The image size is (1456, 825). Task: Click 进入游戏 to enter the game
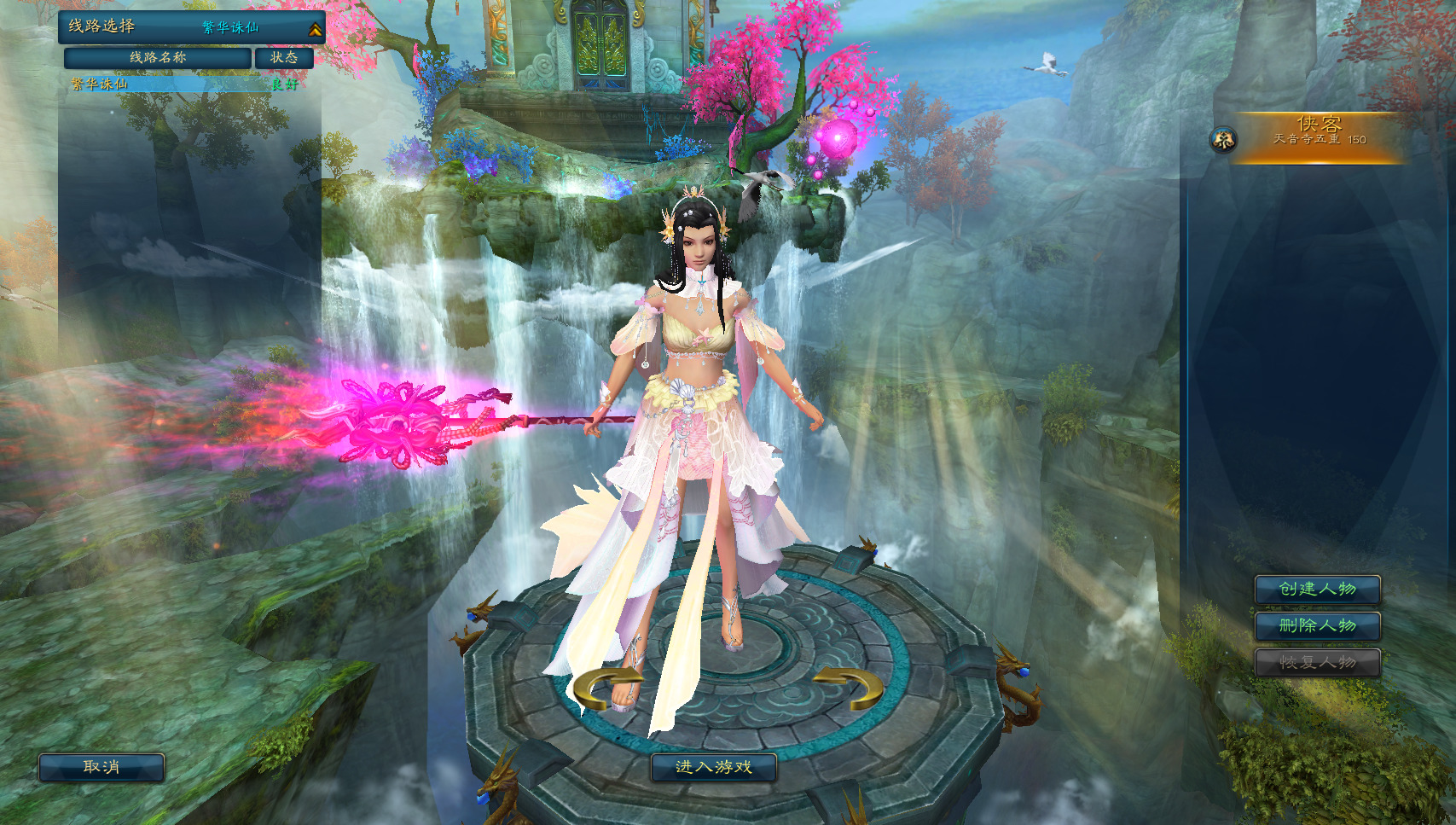tap(713, 767)
